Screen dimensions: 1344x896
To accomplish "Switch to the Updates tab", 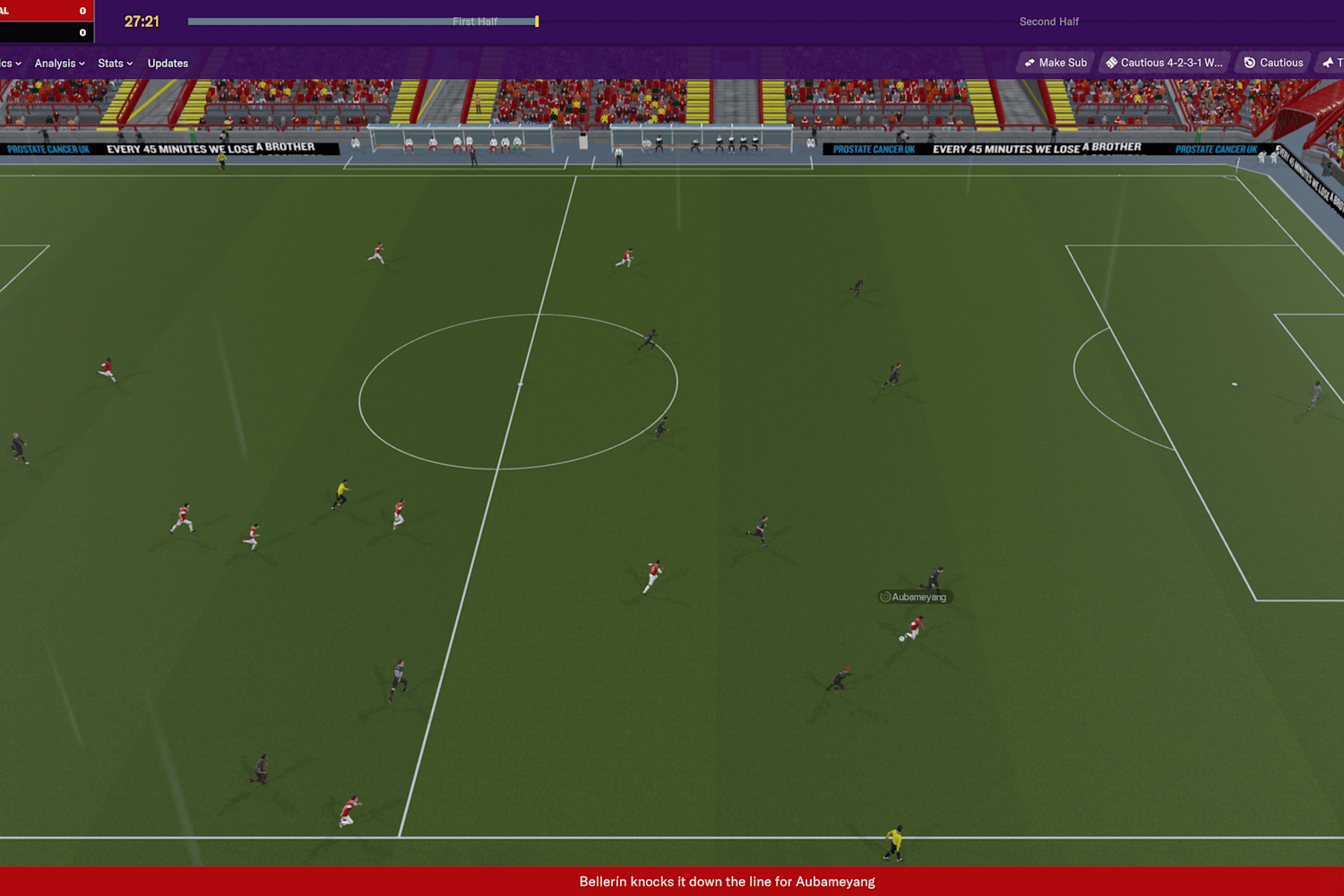I will click(x=168, y=63).
